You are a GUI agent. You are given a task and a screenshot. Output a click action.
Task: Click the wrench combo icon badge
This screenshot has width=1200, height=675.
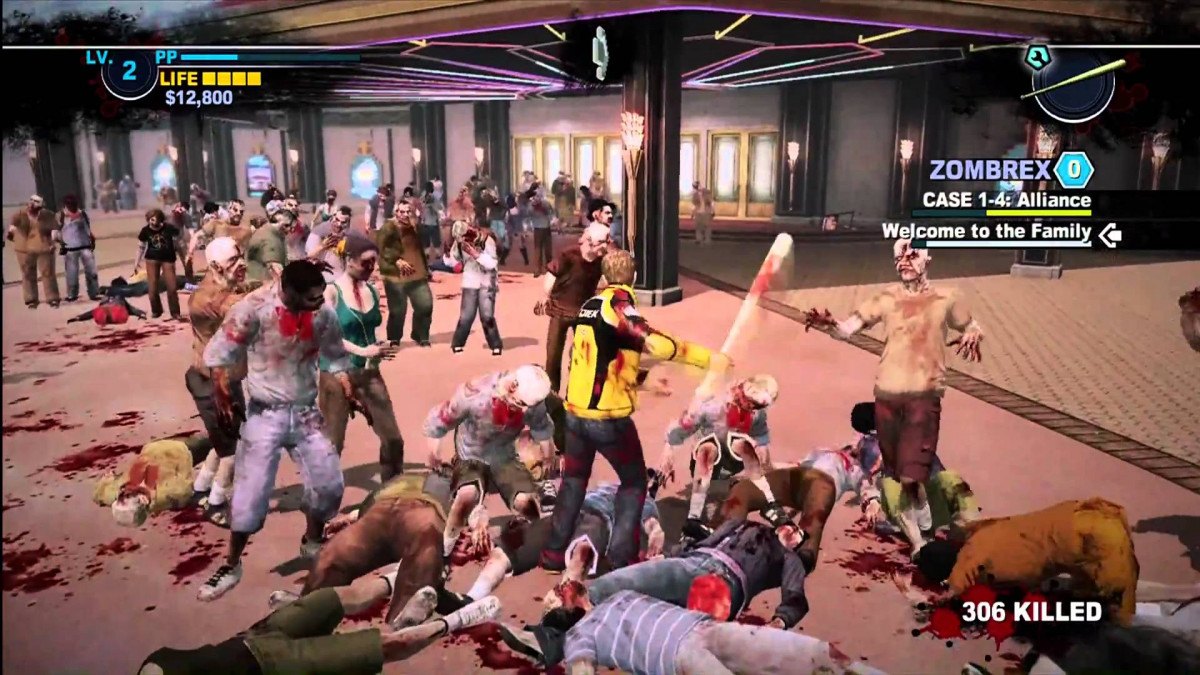(1037, 57)
